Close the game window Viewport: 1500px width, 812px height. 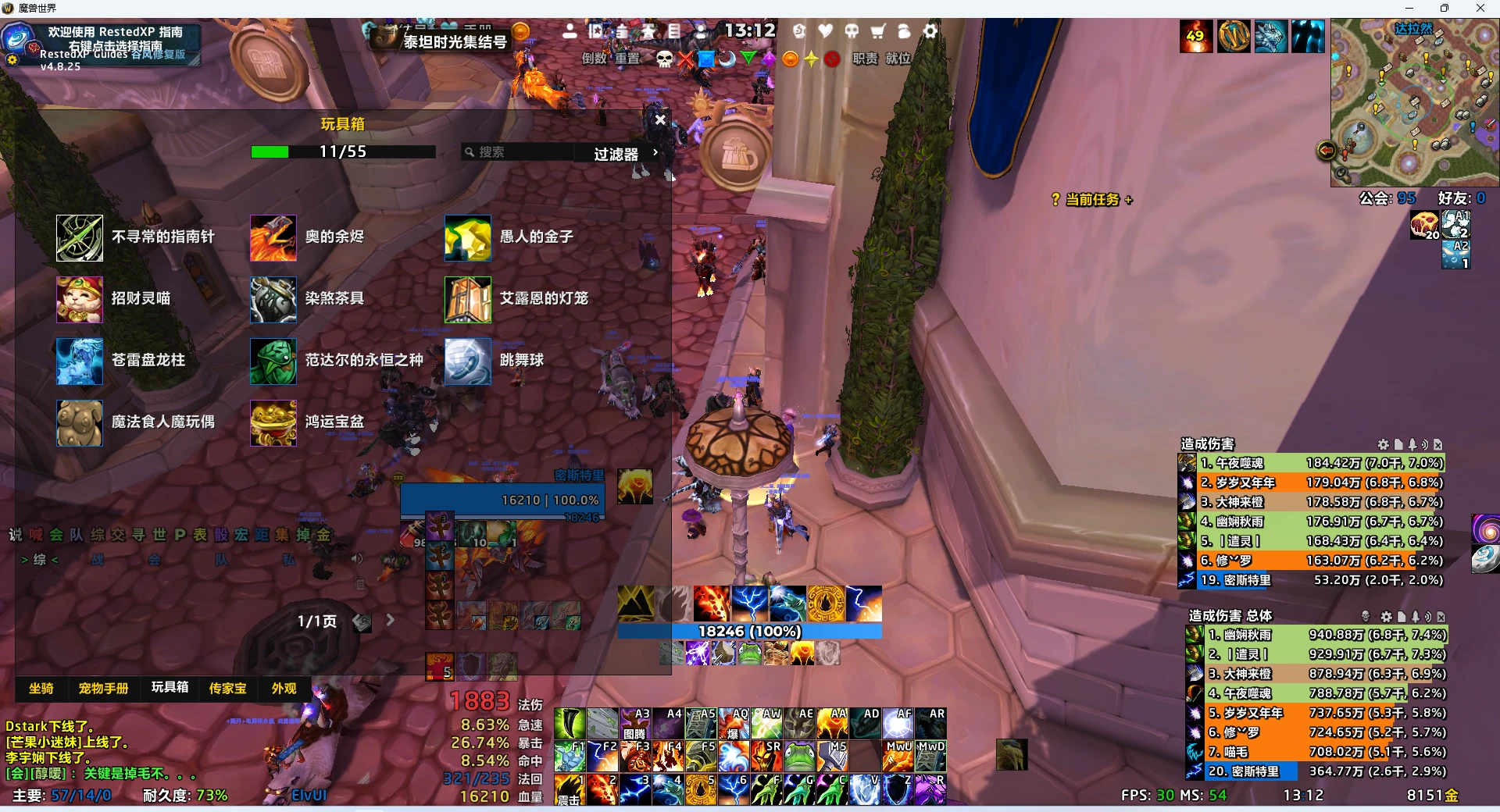pyautogui.click(x=1480, y=8)
